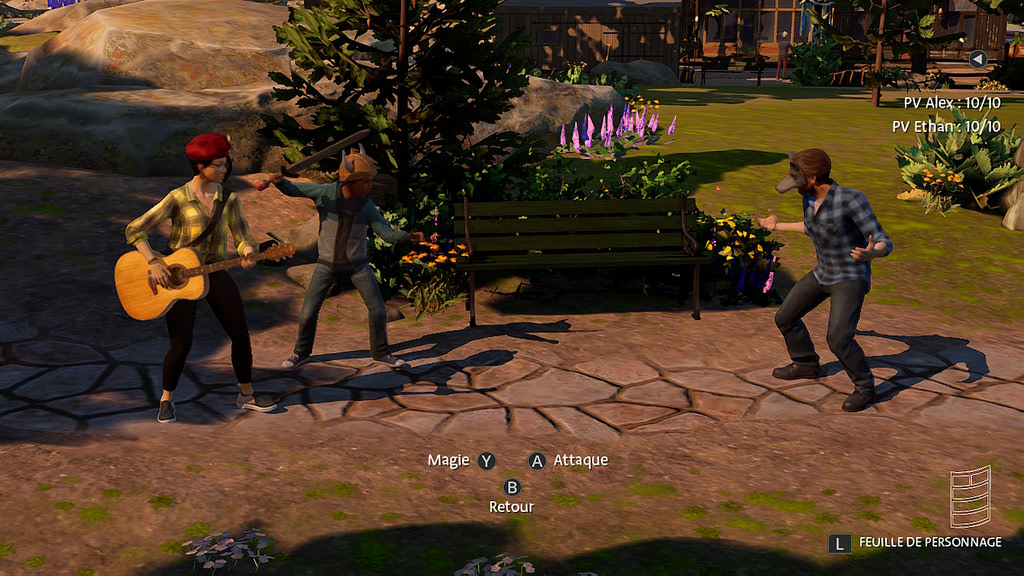Select the Attaque battle option

pos(568,461)
